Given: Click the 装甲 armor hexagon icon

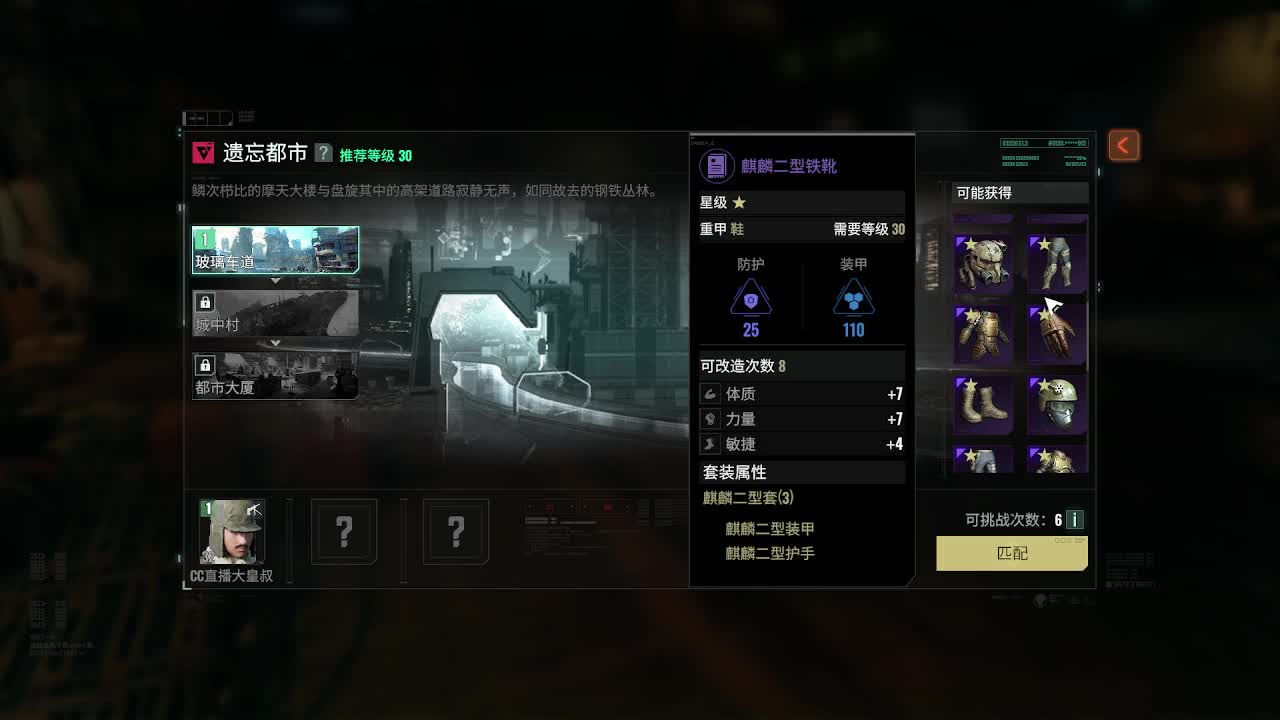Looking at the screenshot, I should 854,298.
